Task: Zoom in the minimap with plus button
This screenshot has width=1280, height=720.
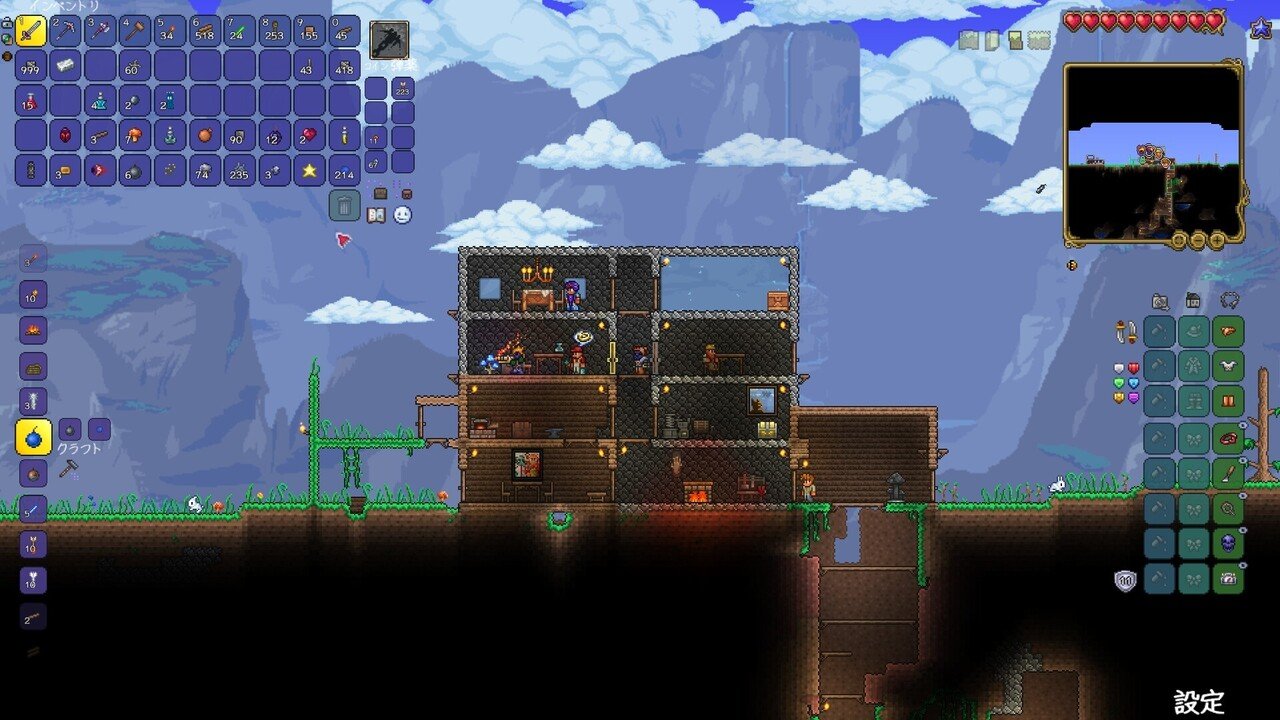Action: tap(1216, 241)
